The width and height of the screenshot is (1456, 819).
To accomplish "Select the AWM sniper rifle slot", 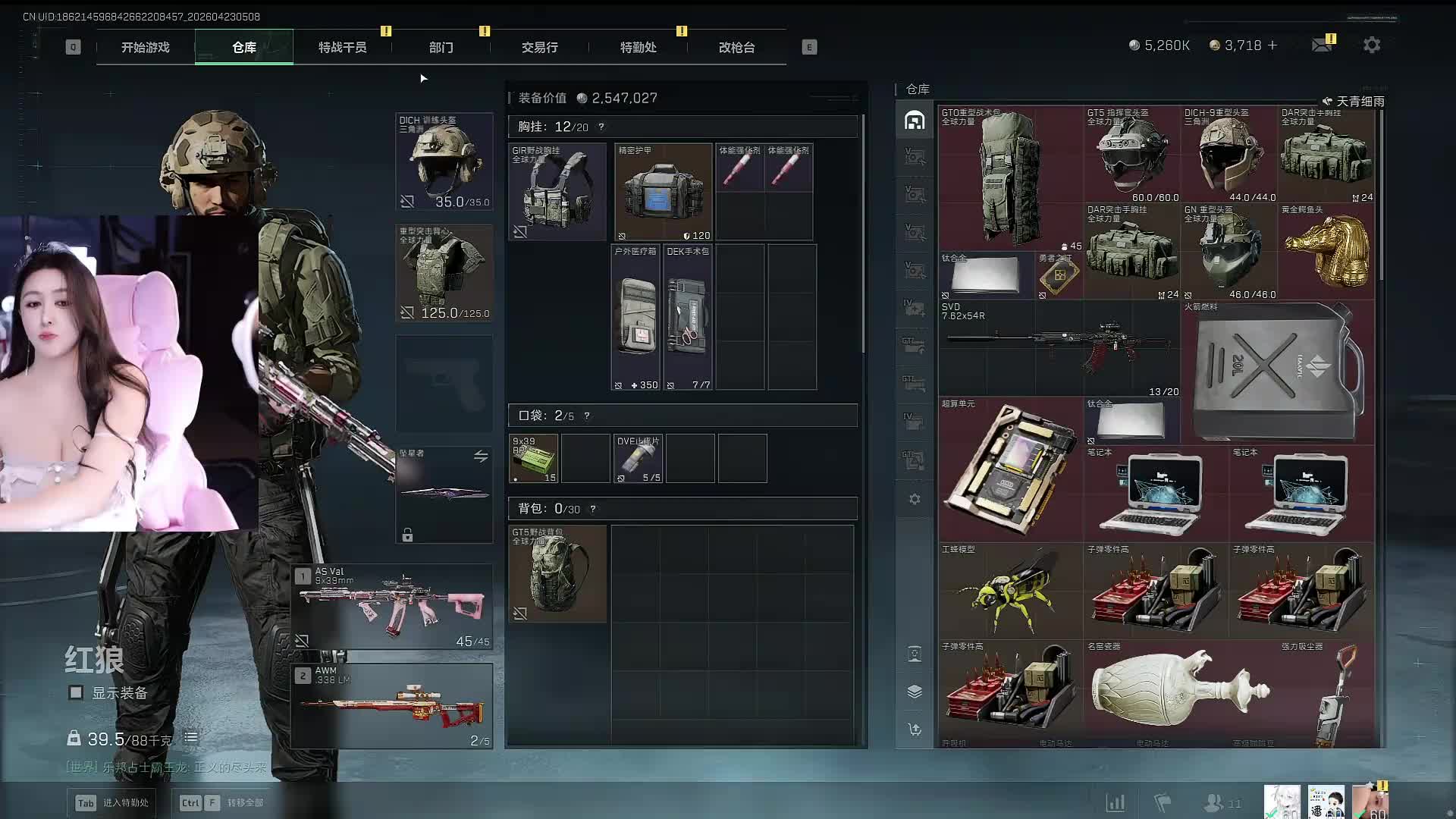I will tap(392, 706).
